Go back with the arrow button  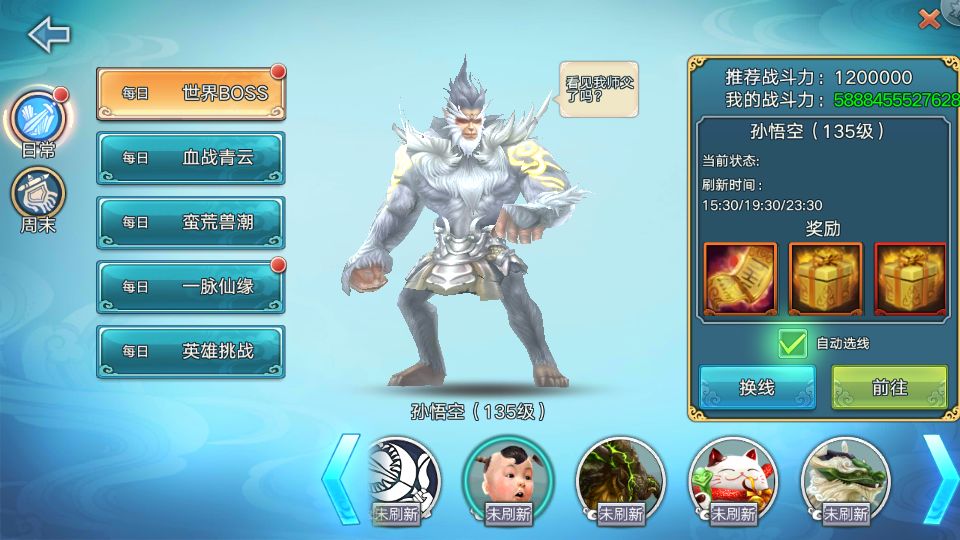pyautogui.click(x=48, y=35)
